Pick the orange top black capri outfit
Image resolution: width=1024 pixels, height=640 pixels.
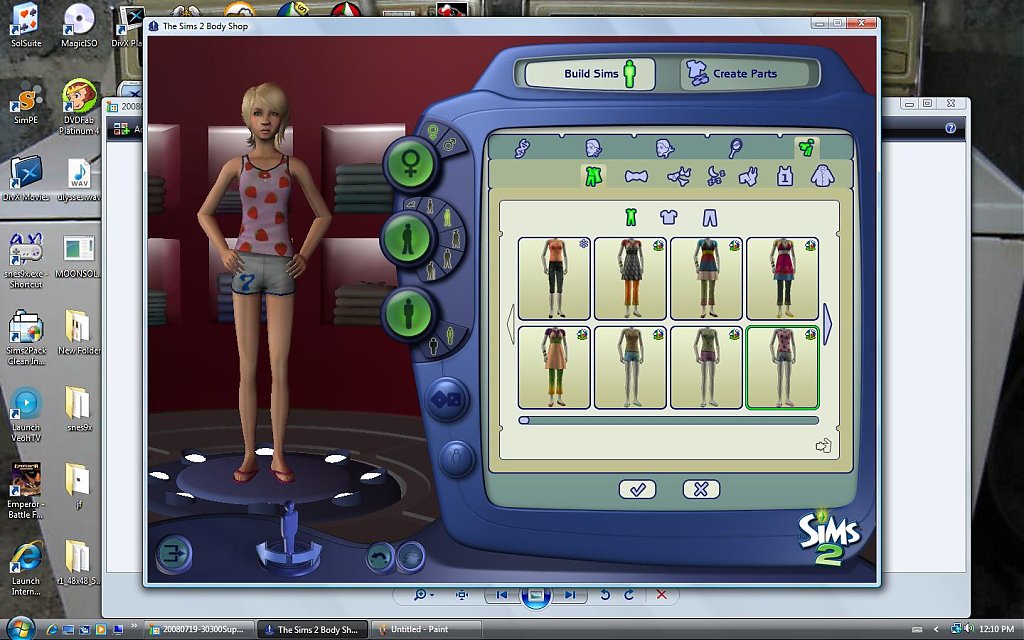coord(554,278)
